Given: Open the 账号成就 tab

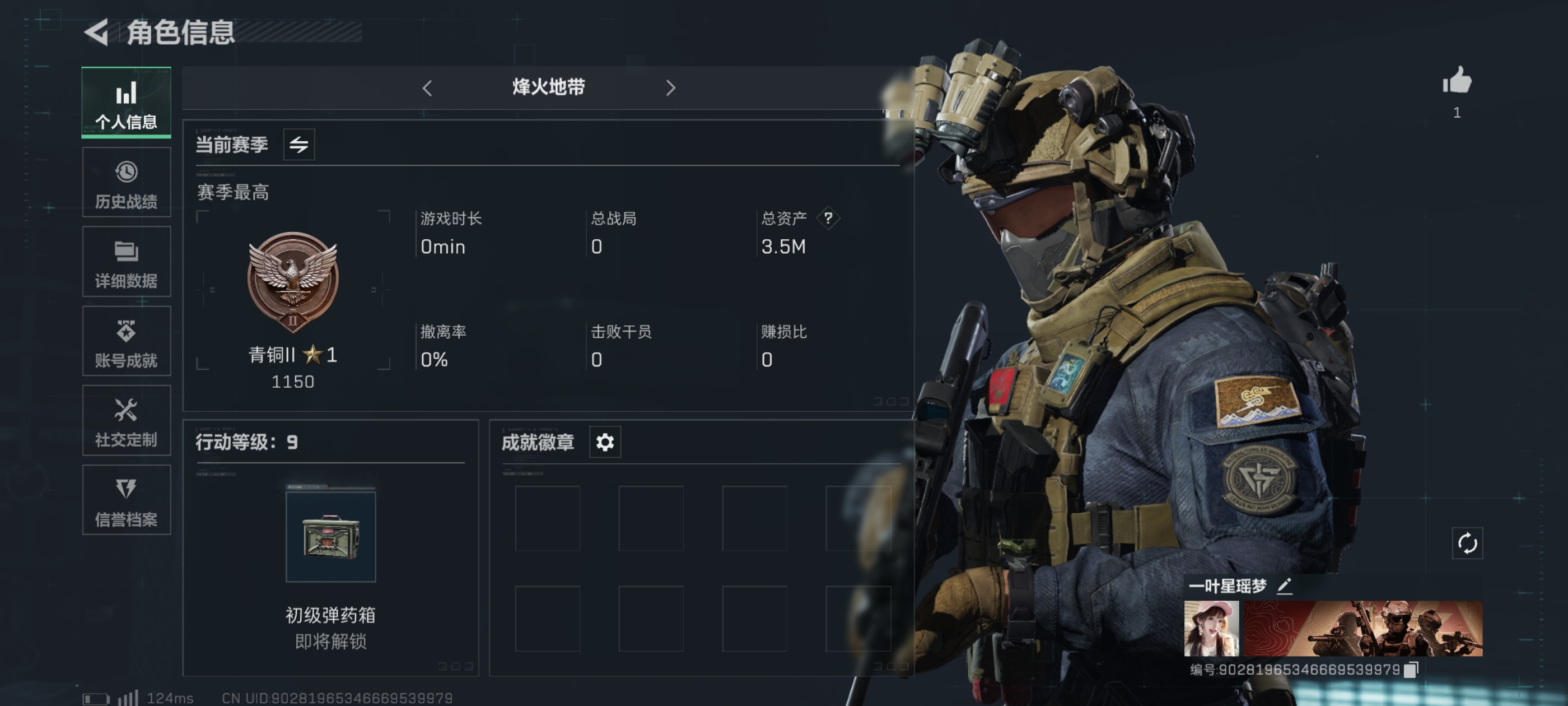Looking at the screenshot, I should click(126, 341).
